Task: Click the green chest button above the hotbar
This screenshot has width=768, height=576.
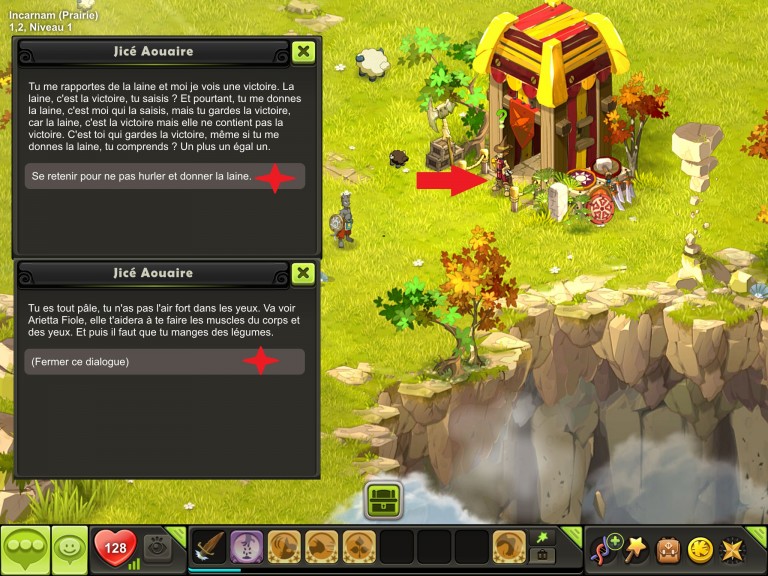Action: [384, 499]
